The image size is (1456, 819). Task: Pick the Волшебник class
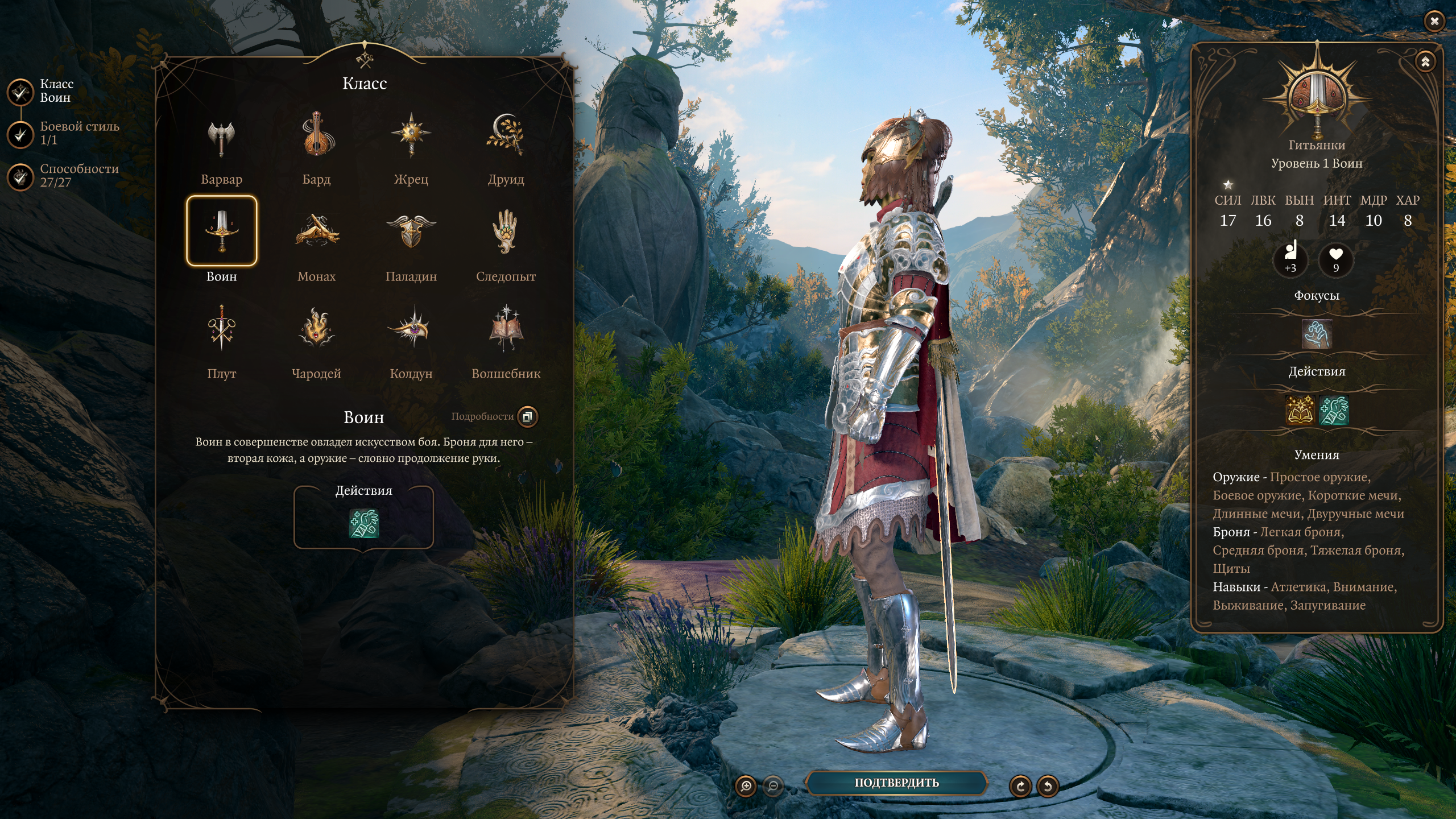click(x=506, y=328)
